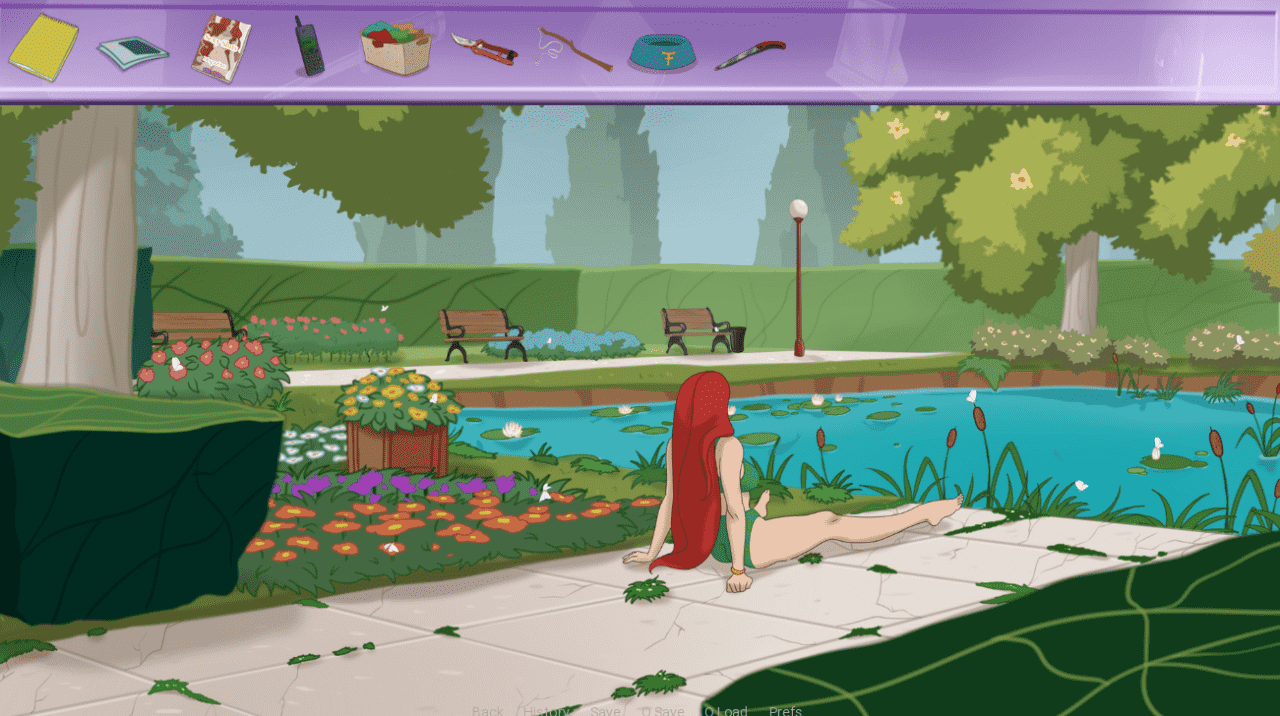
Task: Click the laundry basket of clothes
Action: click(x=396, y=49)
